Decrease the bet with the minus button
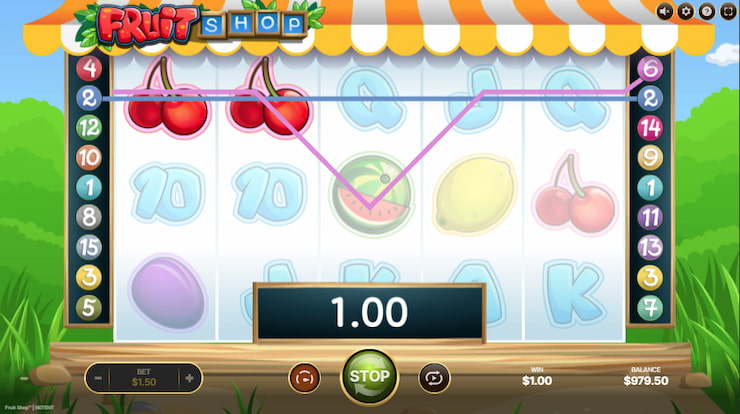This screenshot has width=740, height=414. pyautogui.click(x=98, y=378)
